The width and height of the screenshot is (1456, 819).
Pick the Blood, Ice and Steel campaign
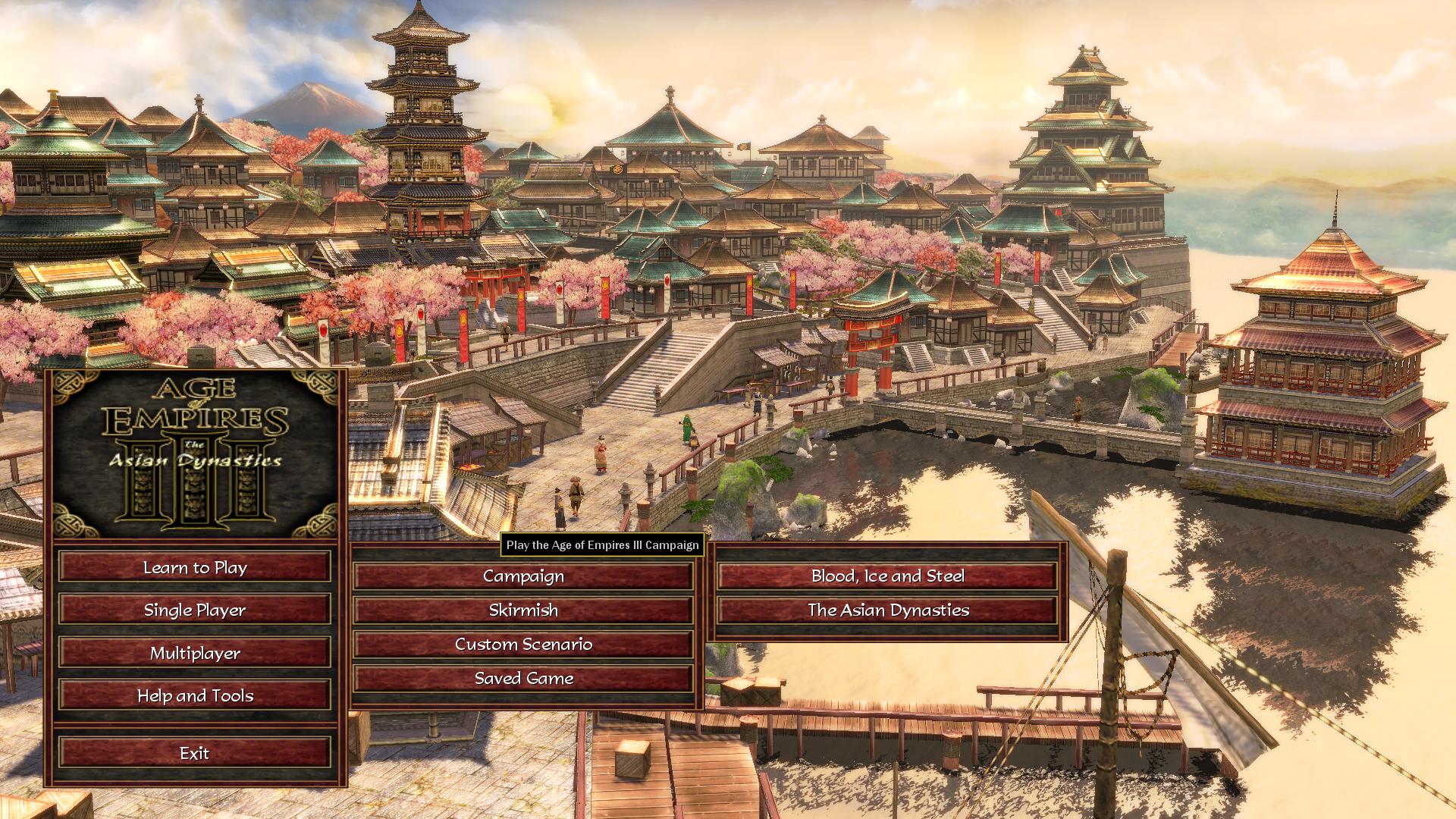click(x=887, y=576)
